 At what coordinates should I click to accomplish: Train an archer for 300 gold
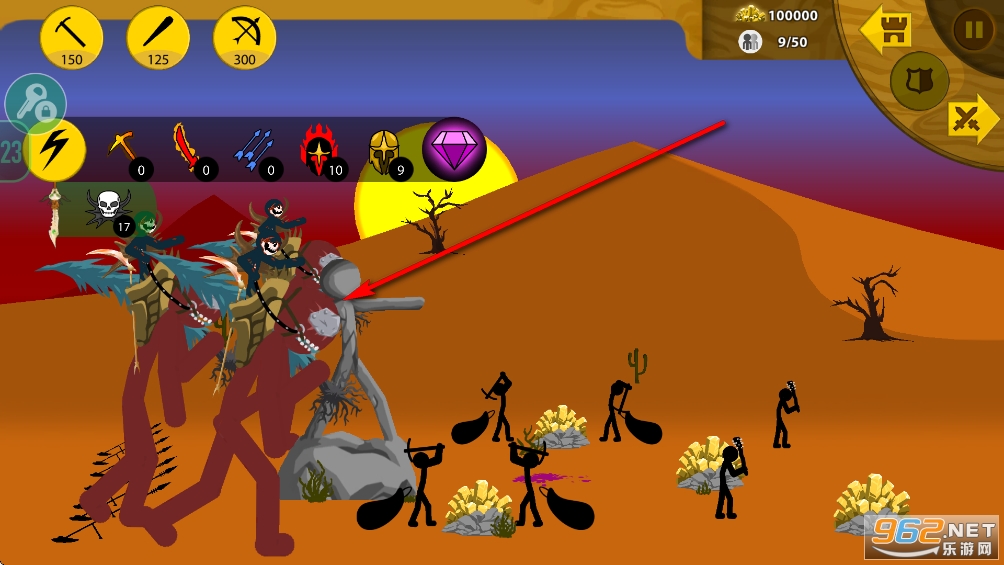pos(245,38)
